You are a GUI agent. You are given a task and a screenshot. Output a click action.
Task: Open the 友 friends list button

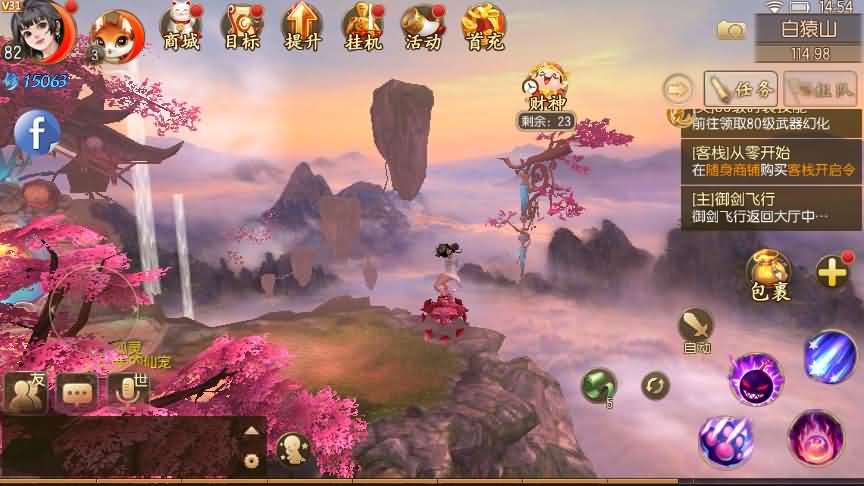pos(26,392)
